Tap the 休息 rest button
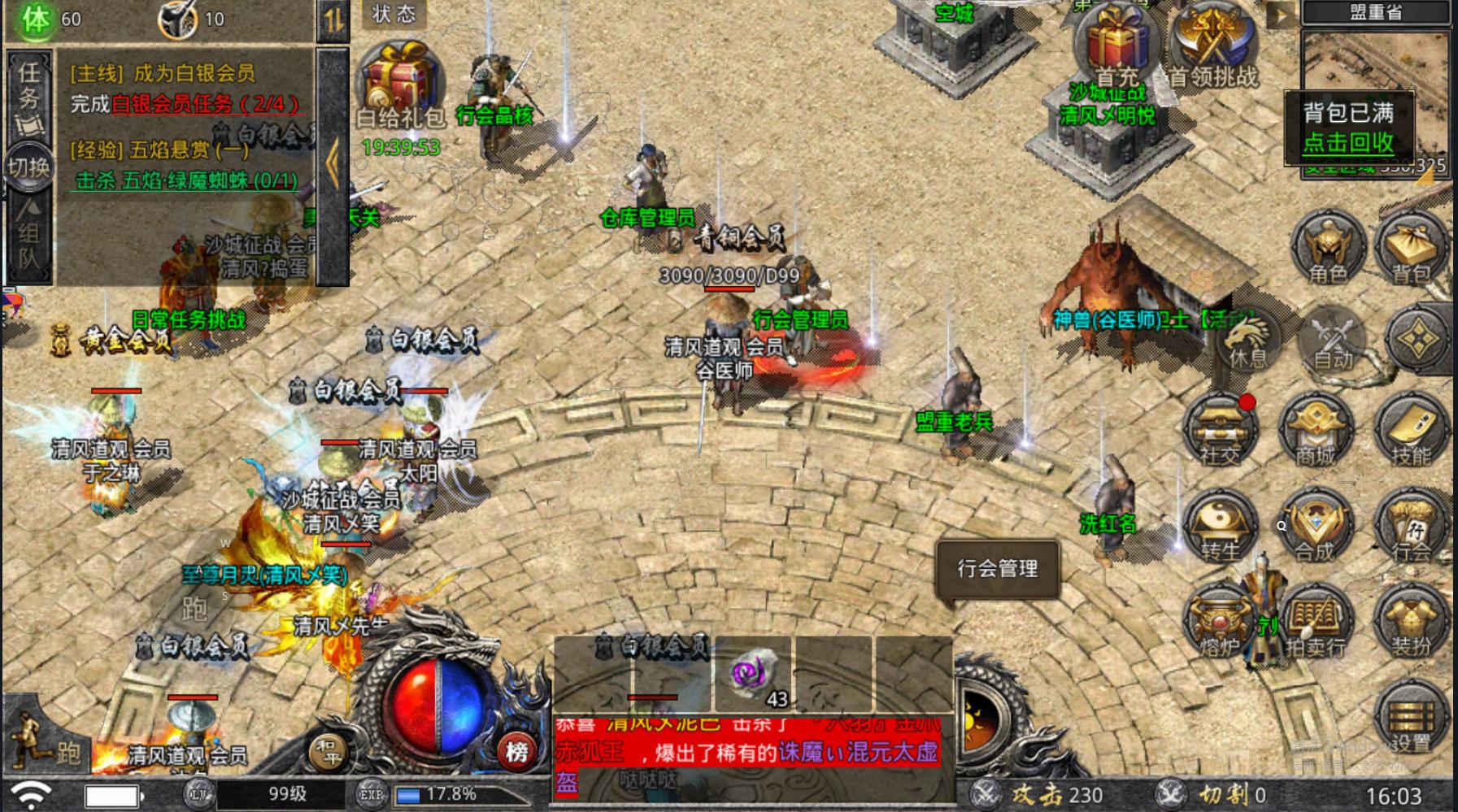Screen dimensions: 1458x812 pos(1247,340)
